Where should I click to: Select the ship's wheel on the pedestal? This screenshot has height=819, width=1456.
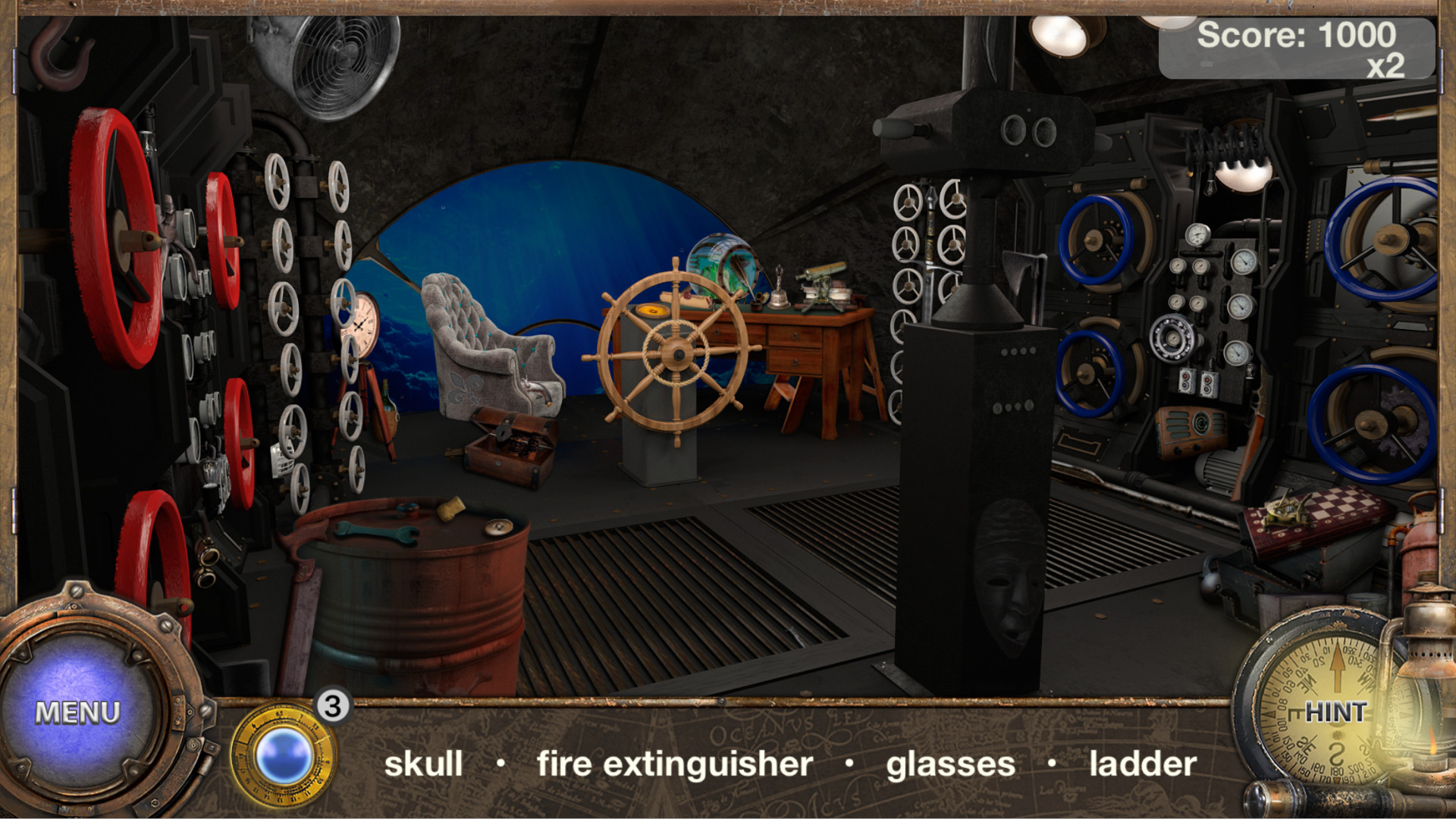click(x=677, y=353)
